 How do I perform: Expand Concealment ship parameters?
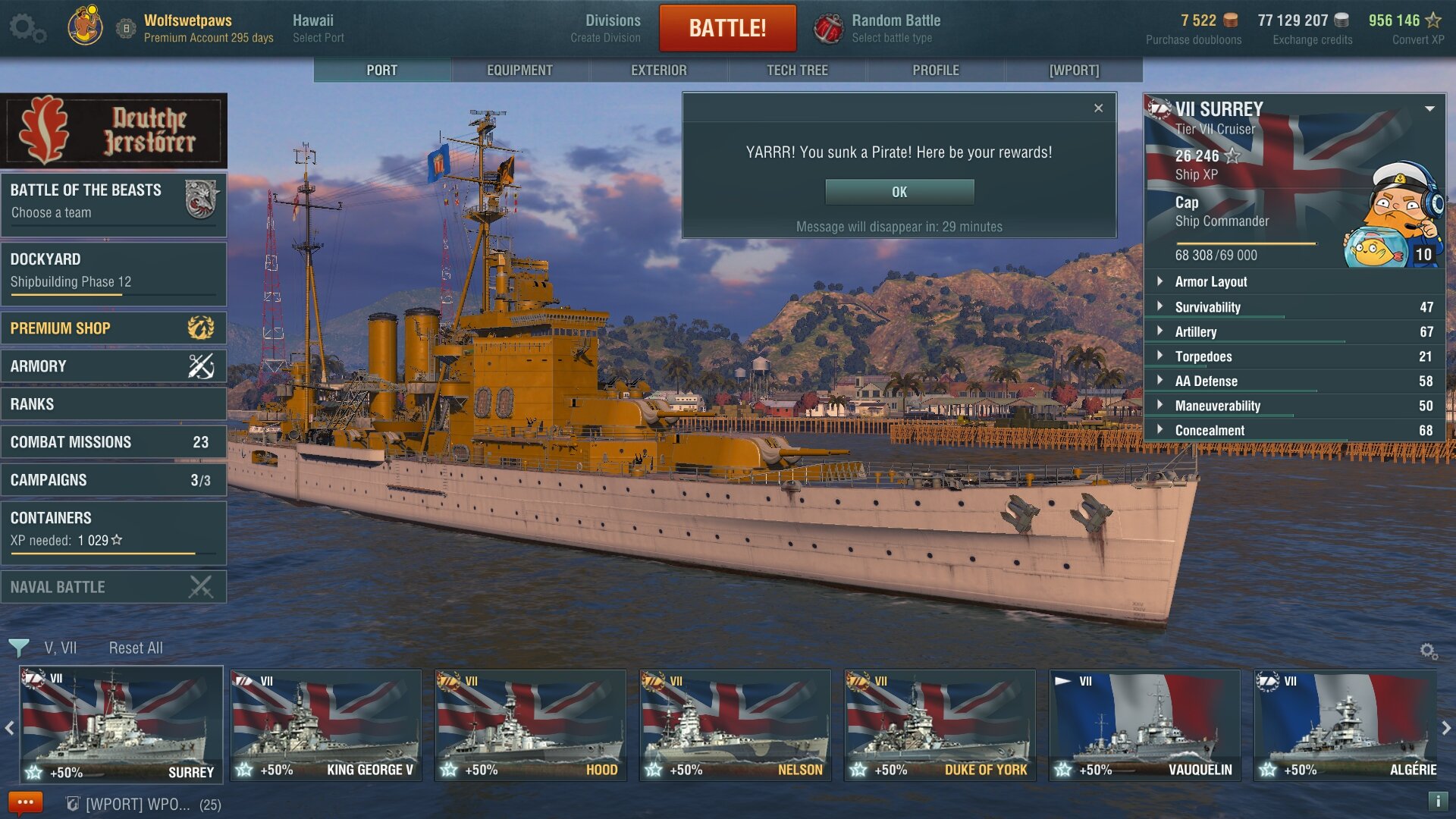point(1210,430)
